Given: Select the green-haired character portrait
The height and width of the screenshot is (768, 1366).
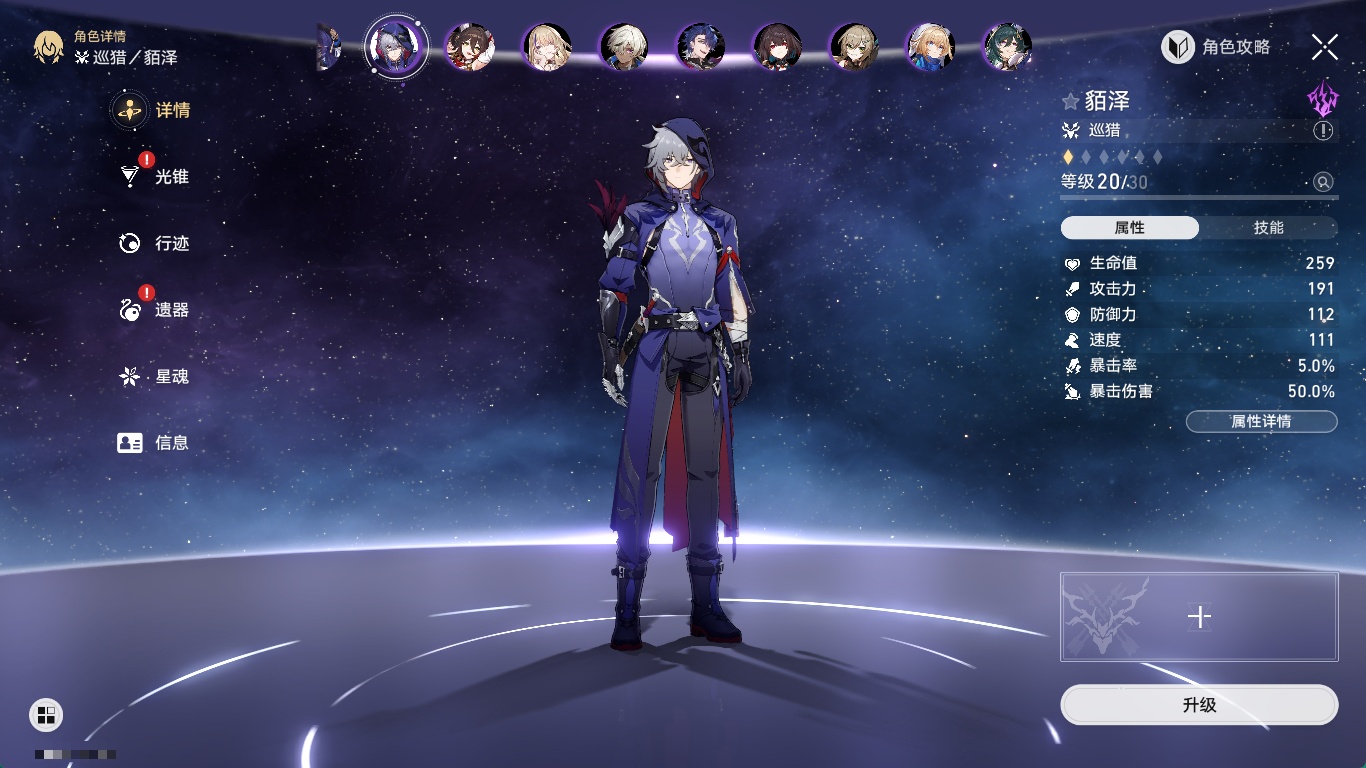Looking at the screenshot, I should (1007, 47).
